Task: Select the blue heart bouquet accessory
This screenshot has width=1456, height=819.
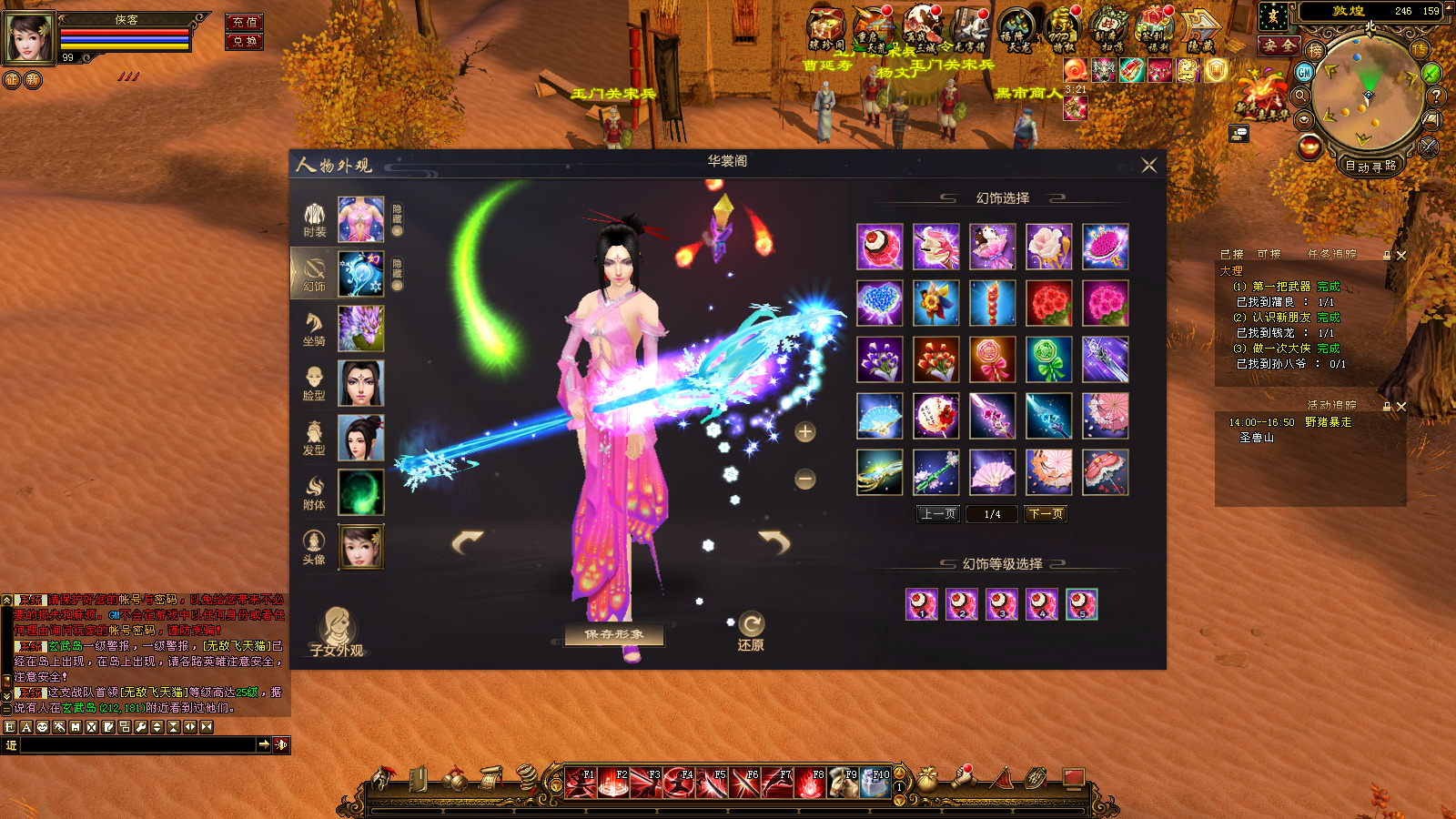Action: tap(879, 303)
